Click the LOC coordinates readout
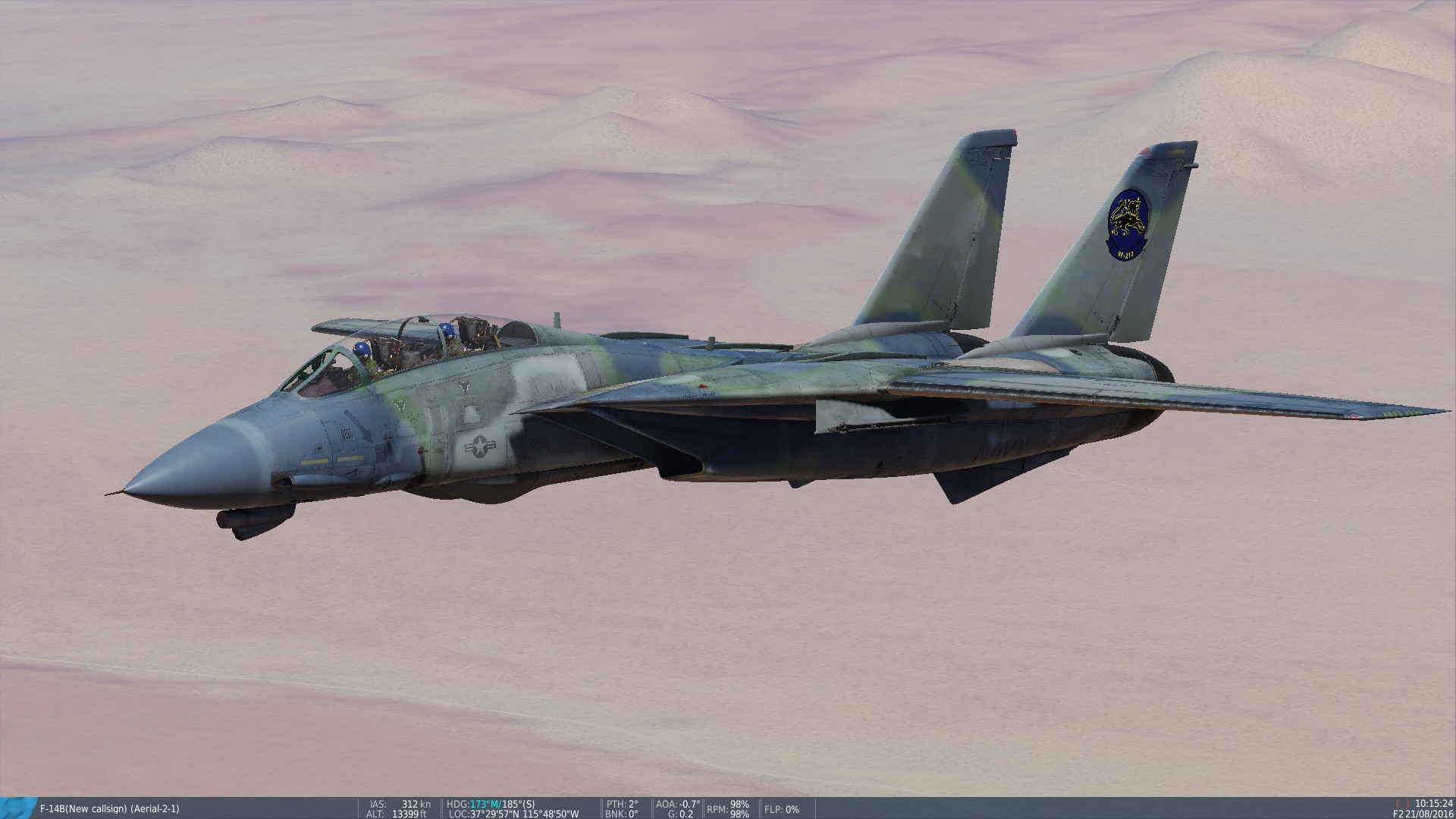 point(516,811)
